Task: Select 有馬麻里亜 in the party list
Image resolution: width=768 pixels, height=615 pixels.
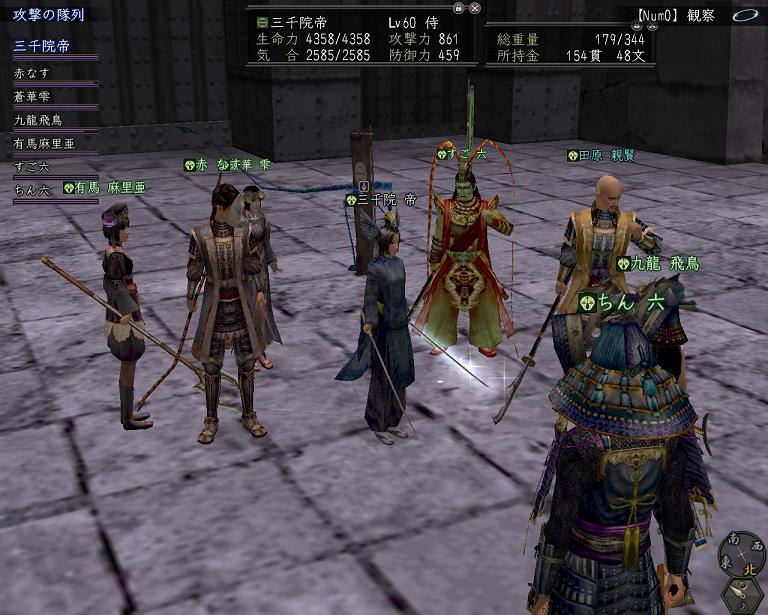Action: click(43, 143)
